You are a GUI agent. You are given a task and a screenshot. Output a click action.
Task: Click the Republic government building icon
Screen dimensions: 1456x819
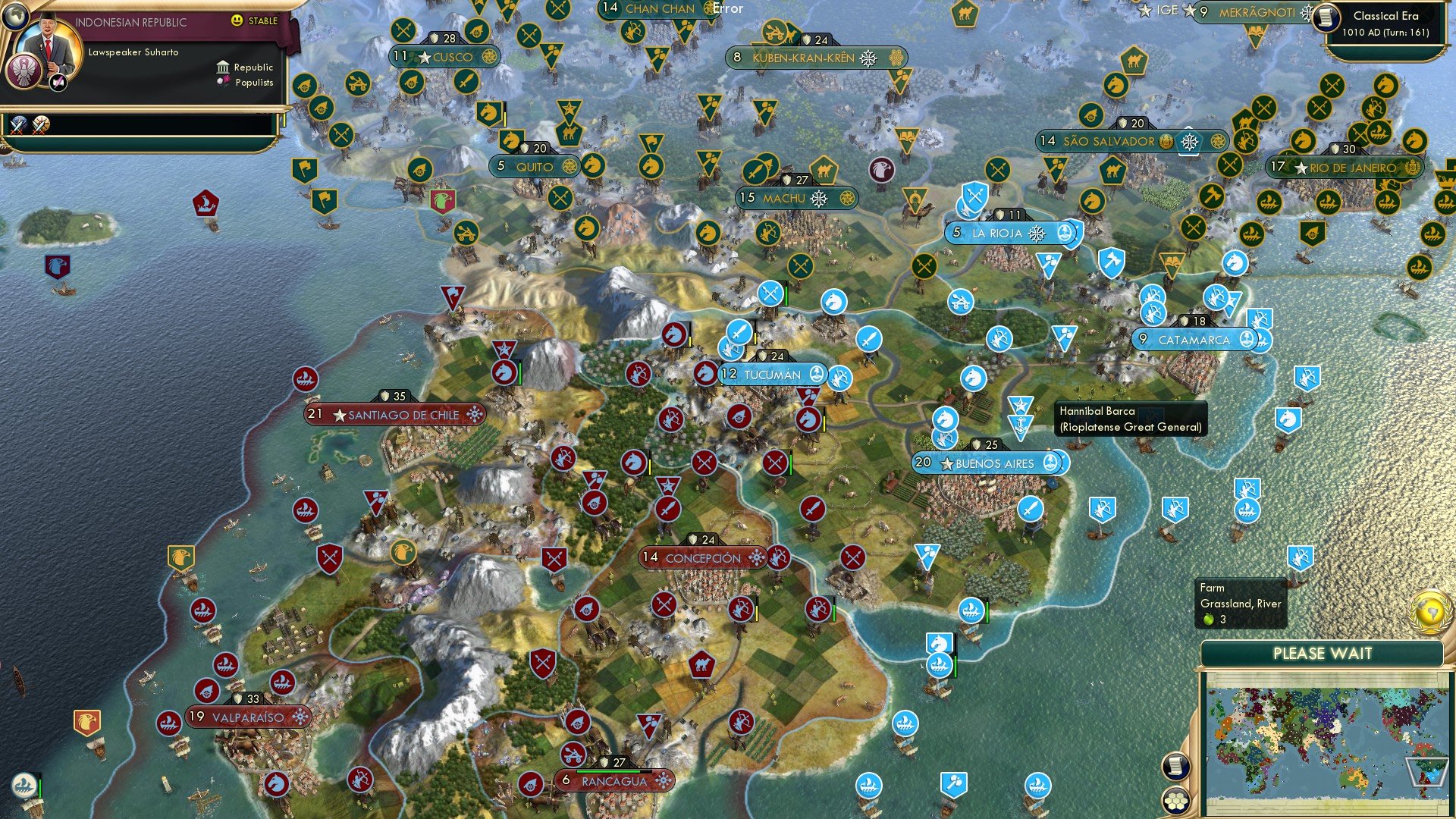(221, 67)
